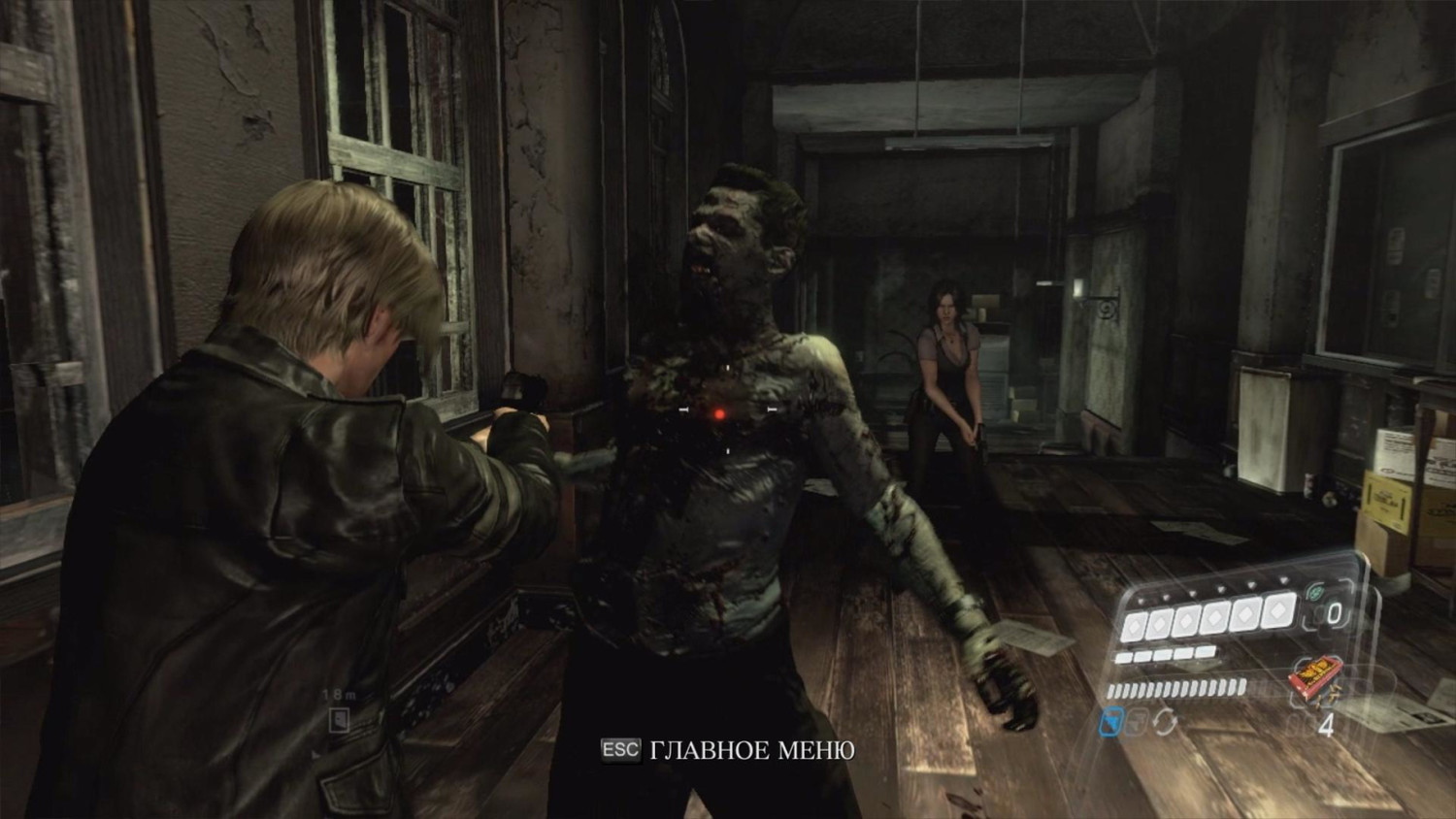Click the highlighted blue weapon slot icon
The height and width of the screenshot is (819, 1456).
point(1111,723)
